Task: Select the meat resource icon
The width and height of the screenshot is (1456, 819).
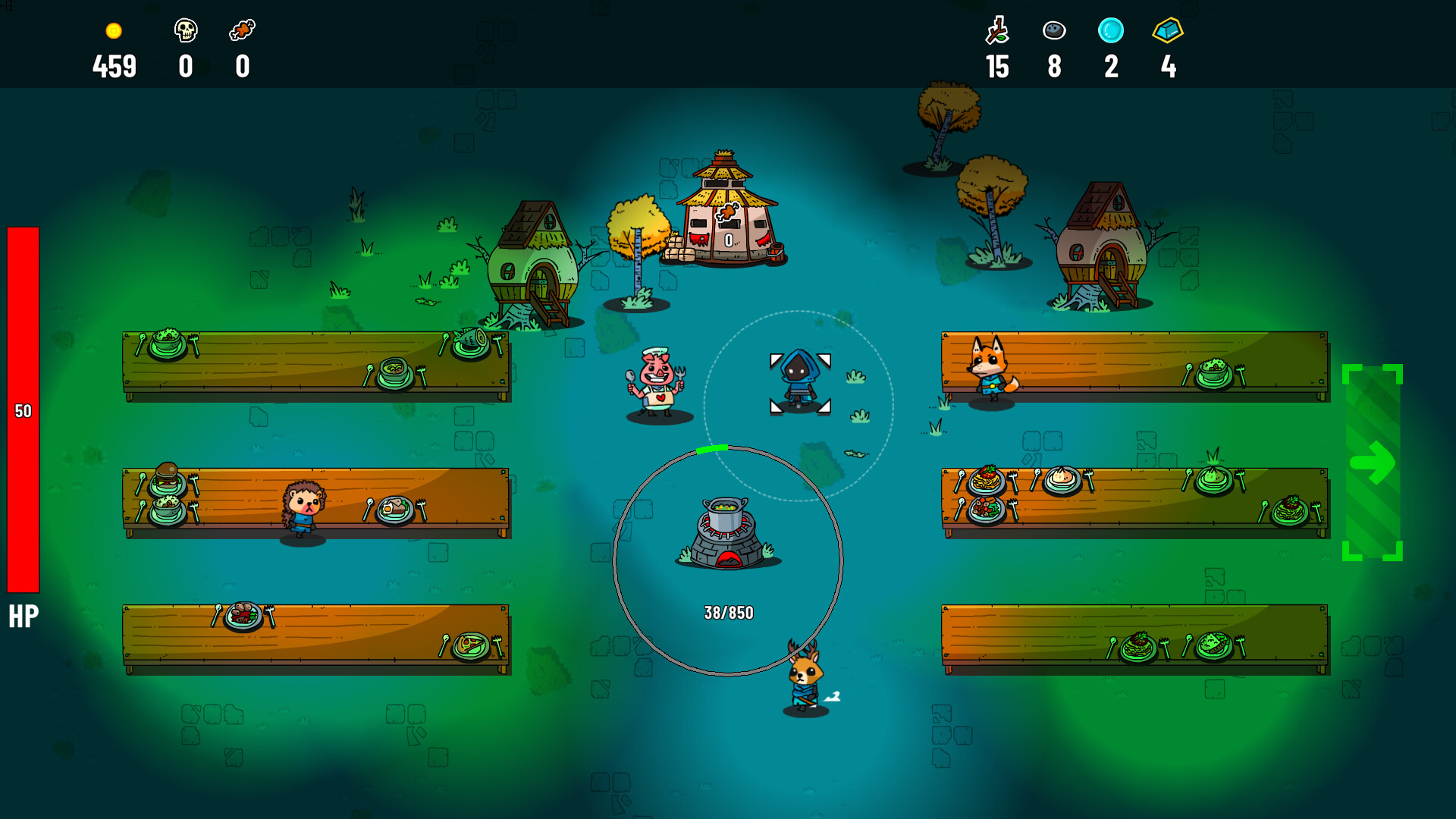Action: pyautogui.click(x=242, y=30)
